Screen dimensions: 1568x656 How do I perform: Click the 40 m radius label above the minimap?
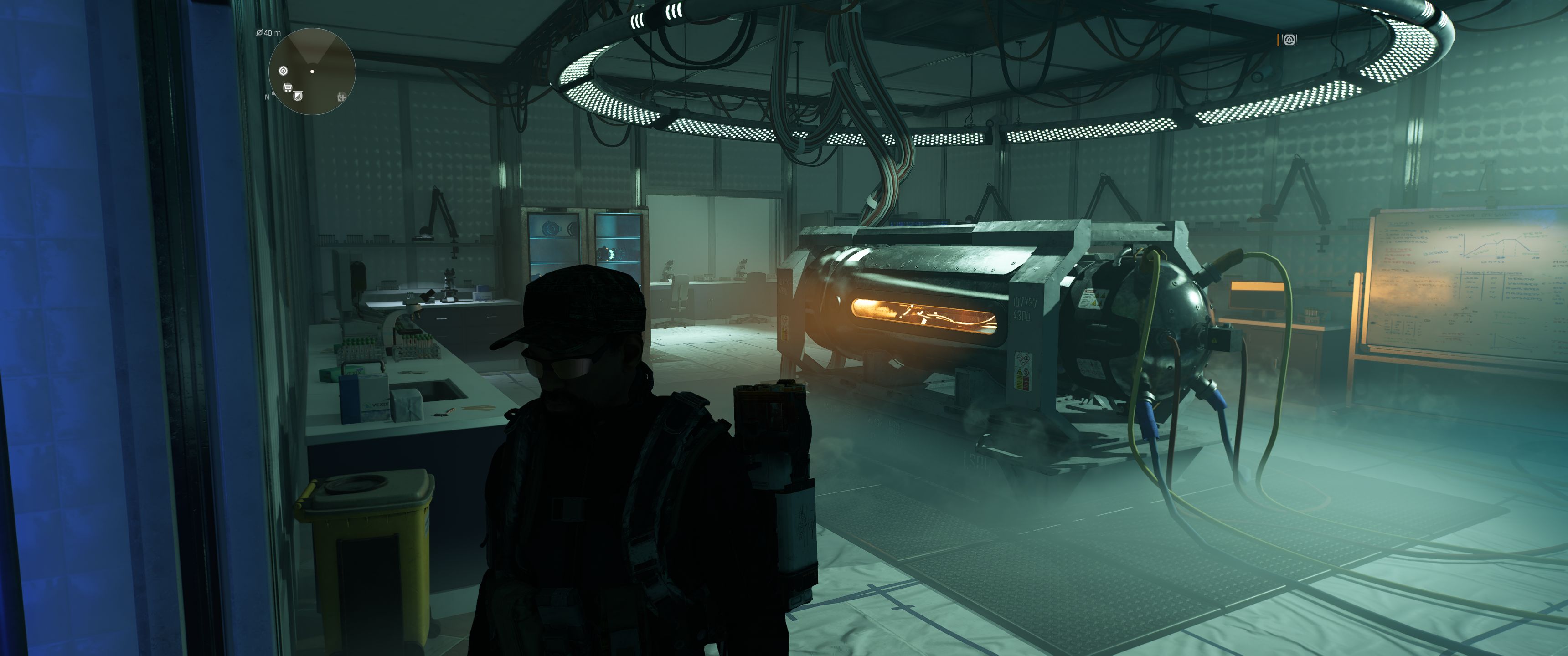pos(268,32)
